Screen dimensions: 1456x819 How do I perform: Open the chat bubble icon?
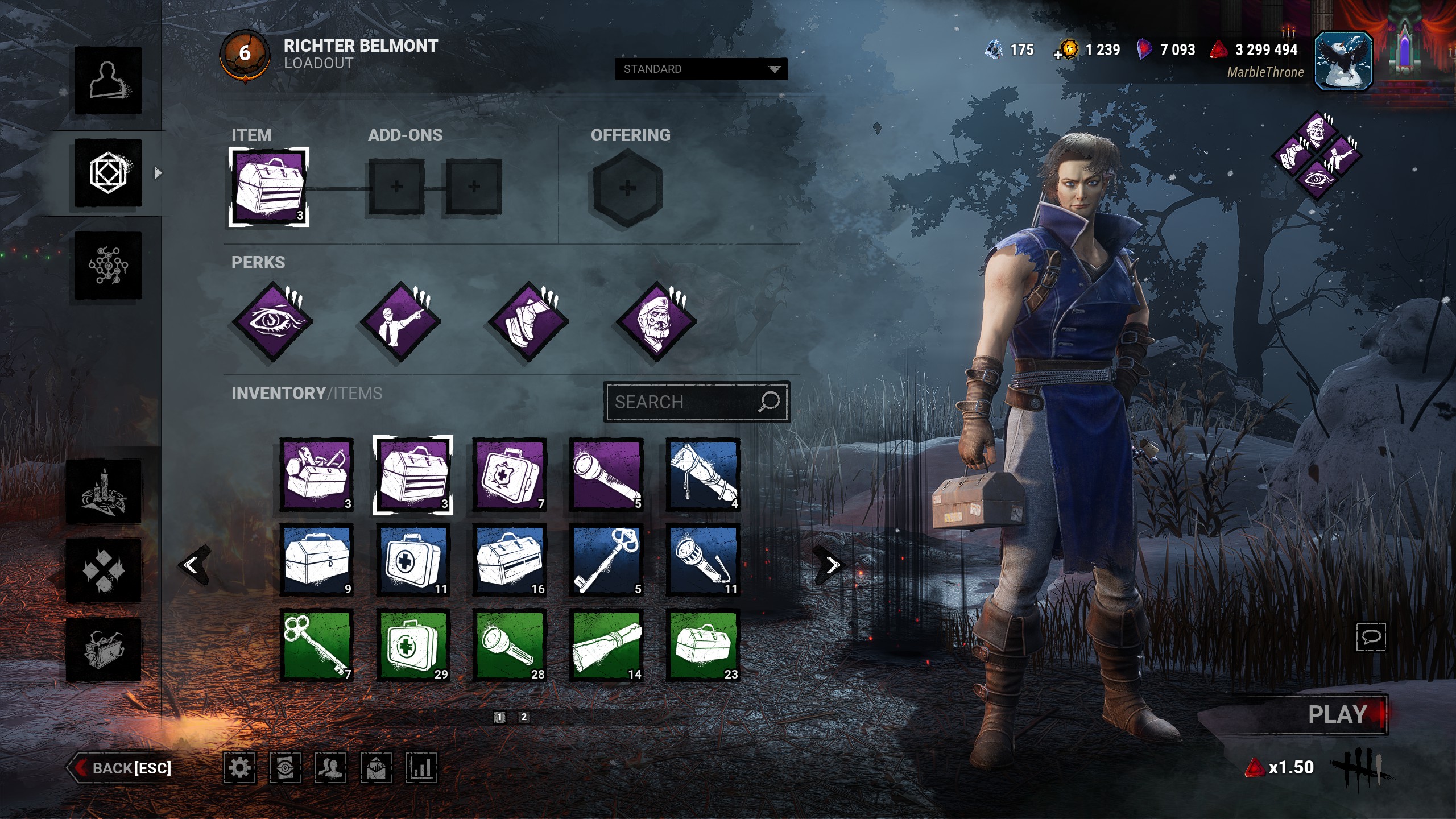(x=1371, y=636)
